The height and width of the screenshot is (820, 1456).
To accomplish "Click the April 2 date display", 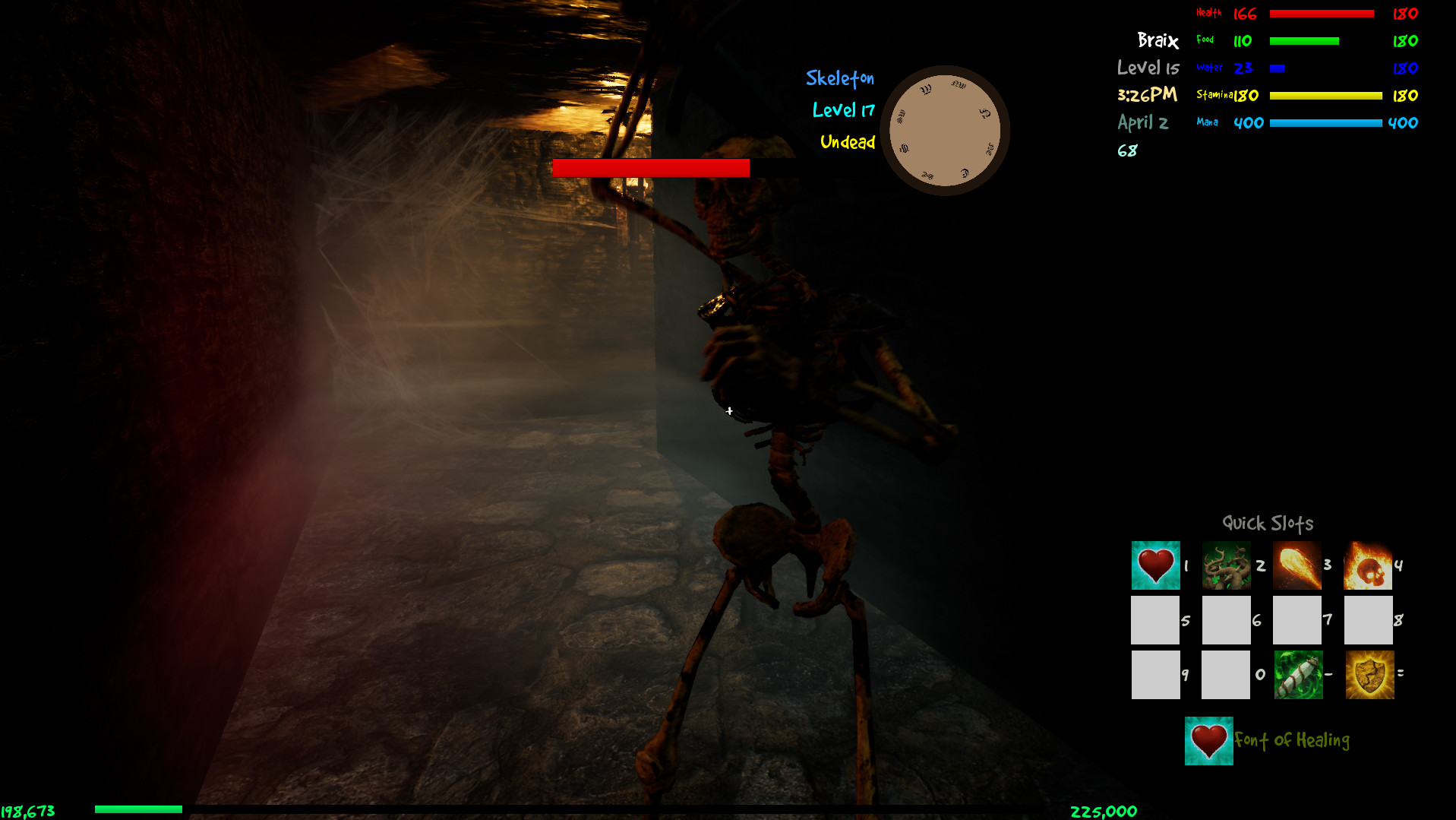I will pos(1142,122).
